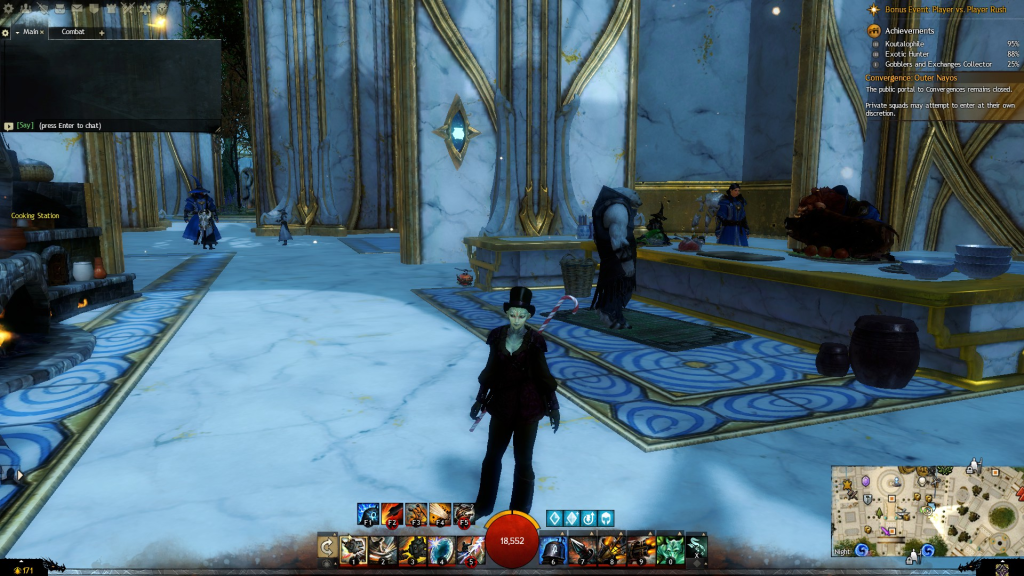Activate the healing skill in slot 6
The width and height of the screenshot is (1024, 576).
pyautogui.click(x=554, y=549)
